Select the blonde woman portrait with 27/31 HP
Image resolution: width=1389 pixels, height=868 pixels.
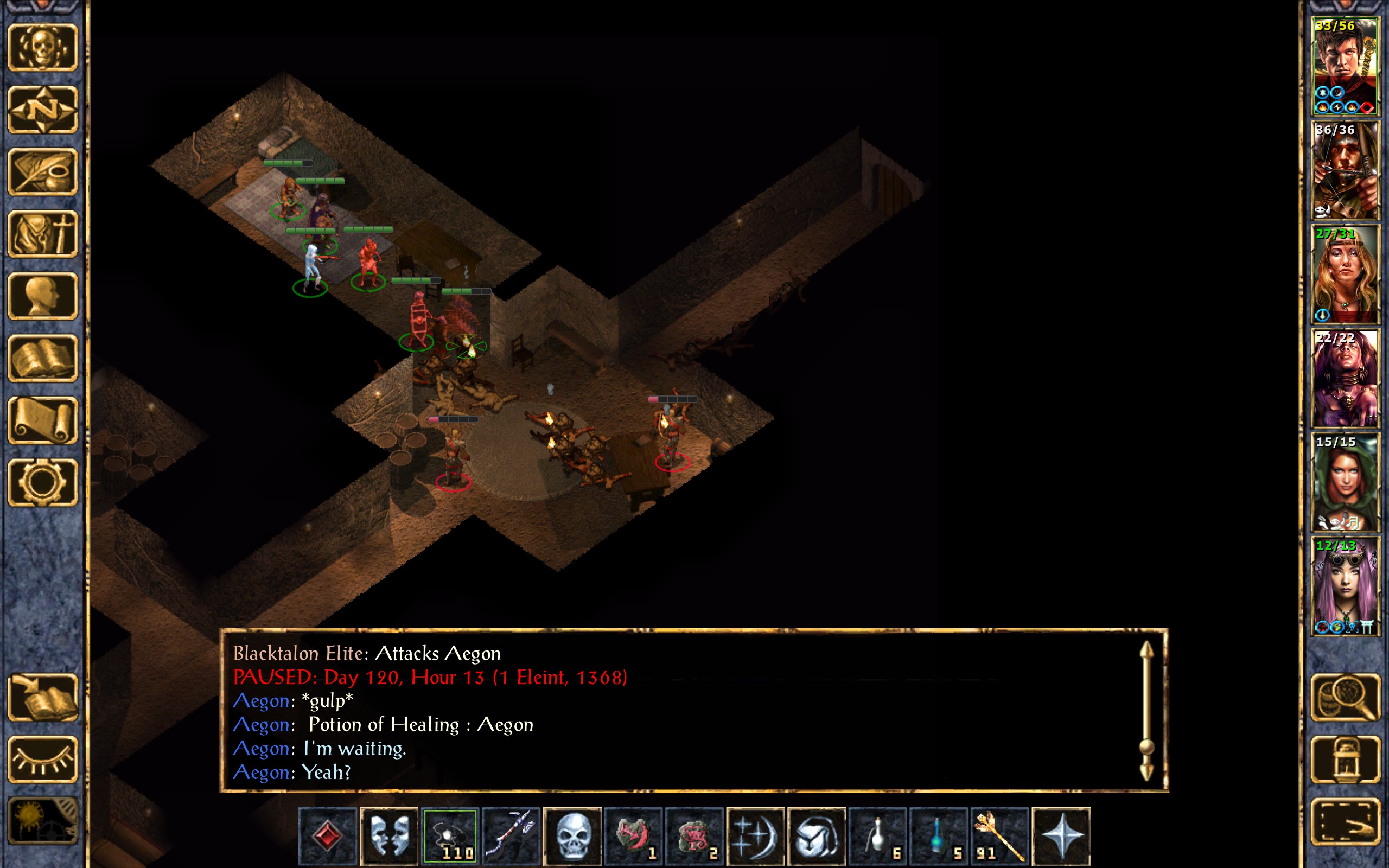click(x=1344, y=275)
